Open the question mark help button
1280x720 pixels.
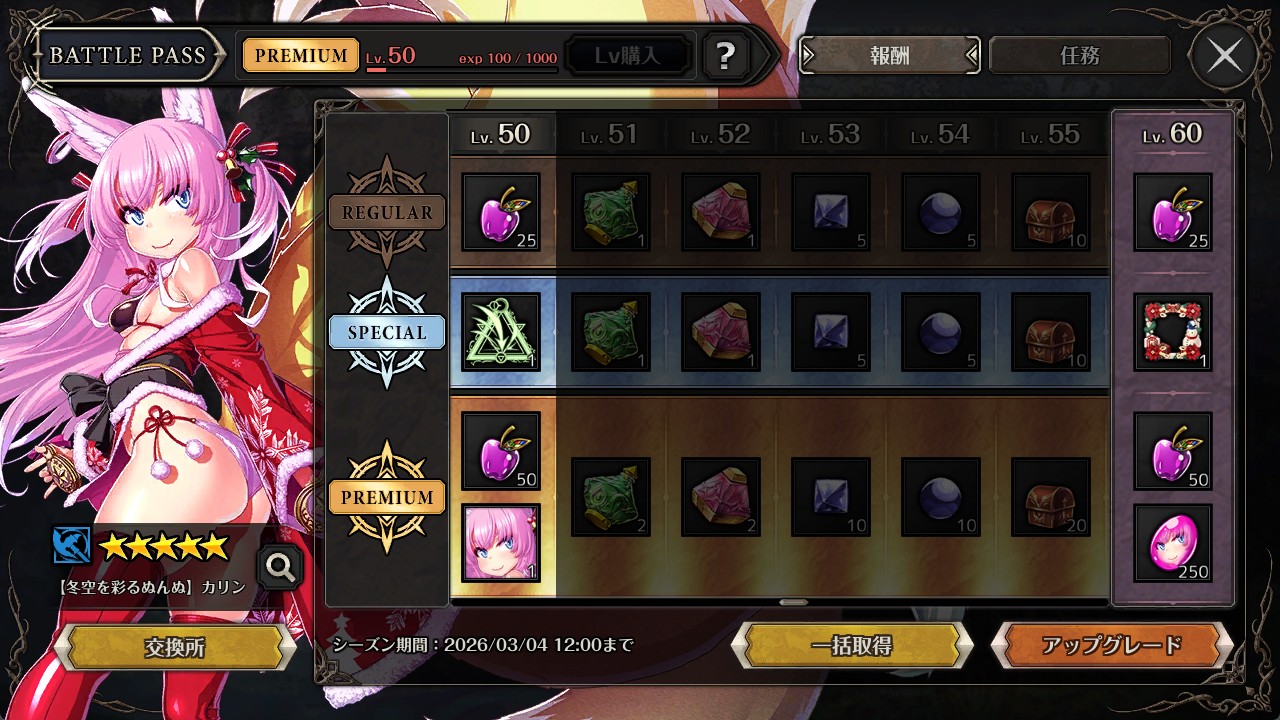click(x=726, y=56)
